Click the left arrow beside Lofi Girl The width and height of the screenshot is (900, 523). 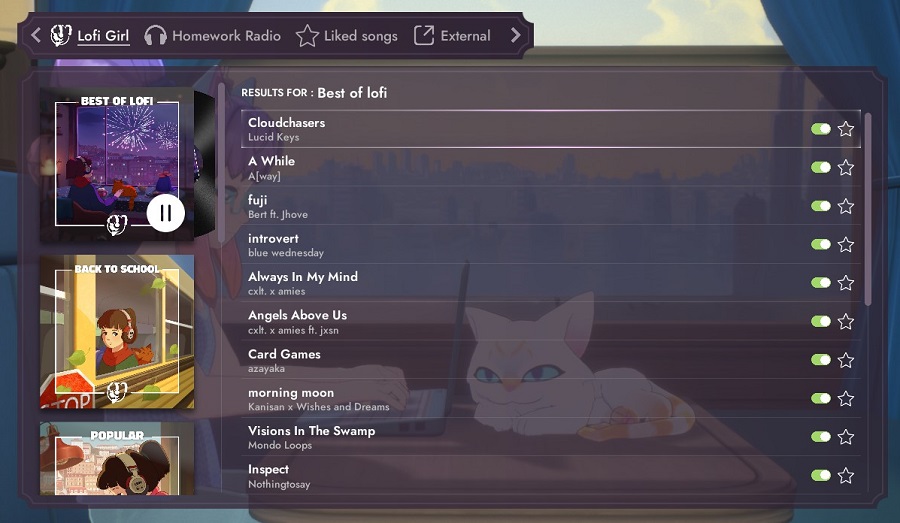click(x=36, y=36)
